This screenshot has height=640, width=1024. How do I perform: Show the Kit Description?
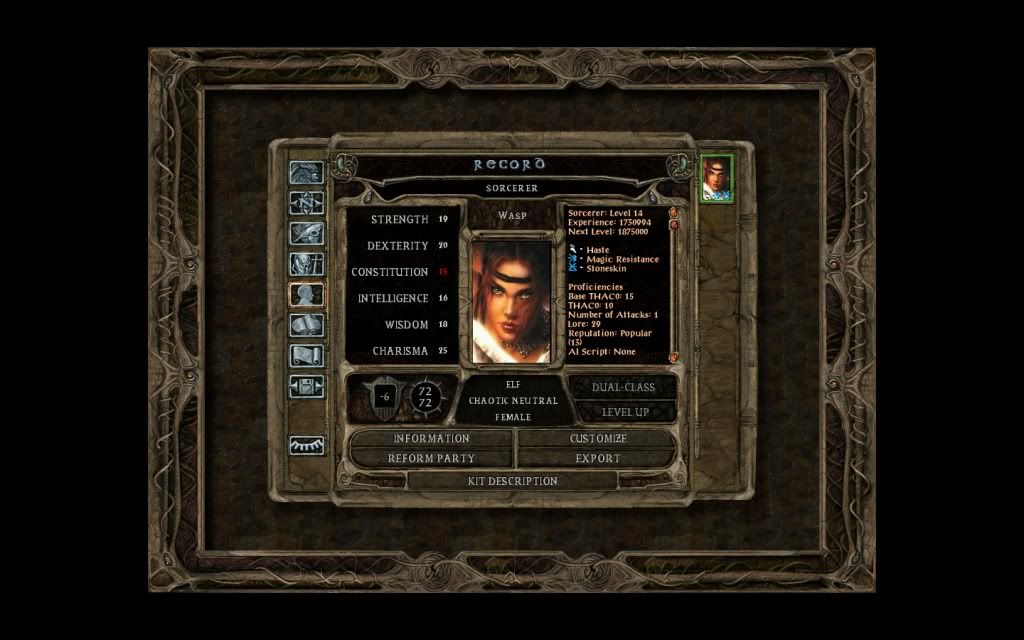pyautogui.click(x=513, y=481)
